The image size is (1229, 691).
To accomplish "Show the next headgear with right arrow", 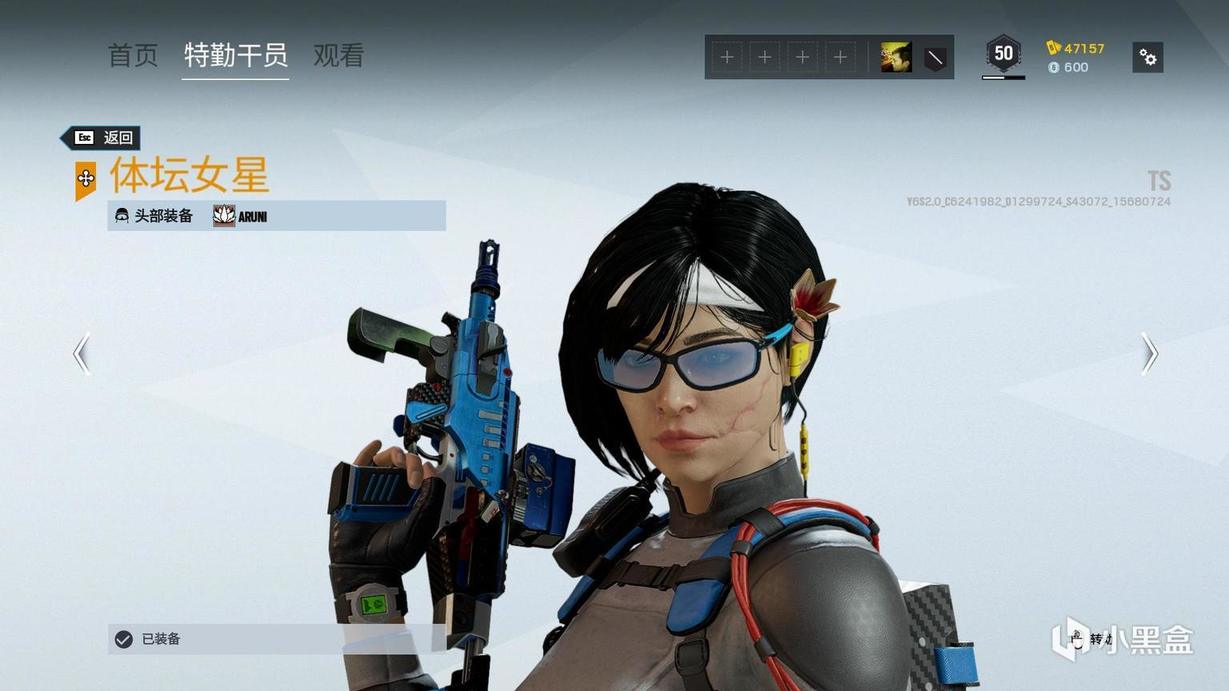I will point(1149,353).
